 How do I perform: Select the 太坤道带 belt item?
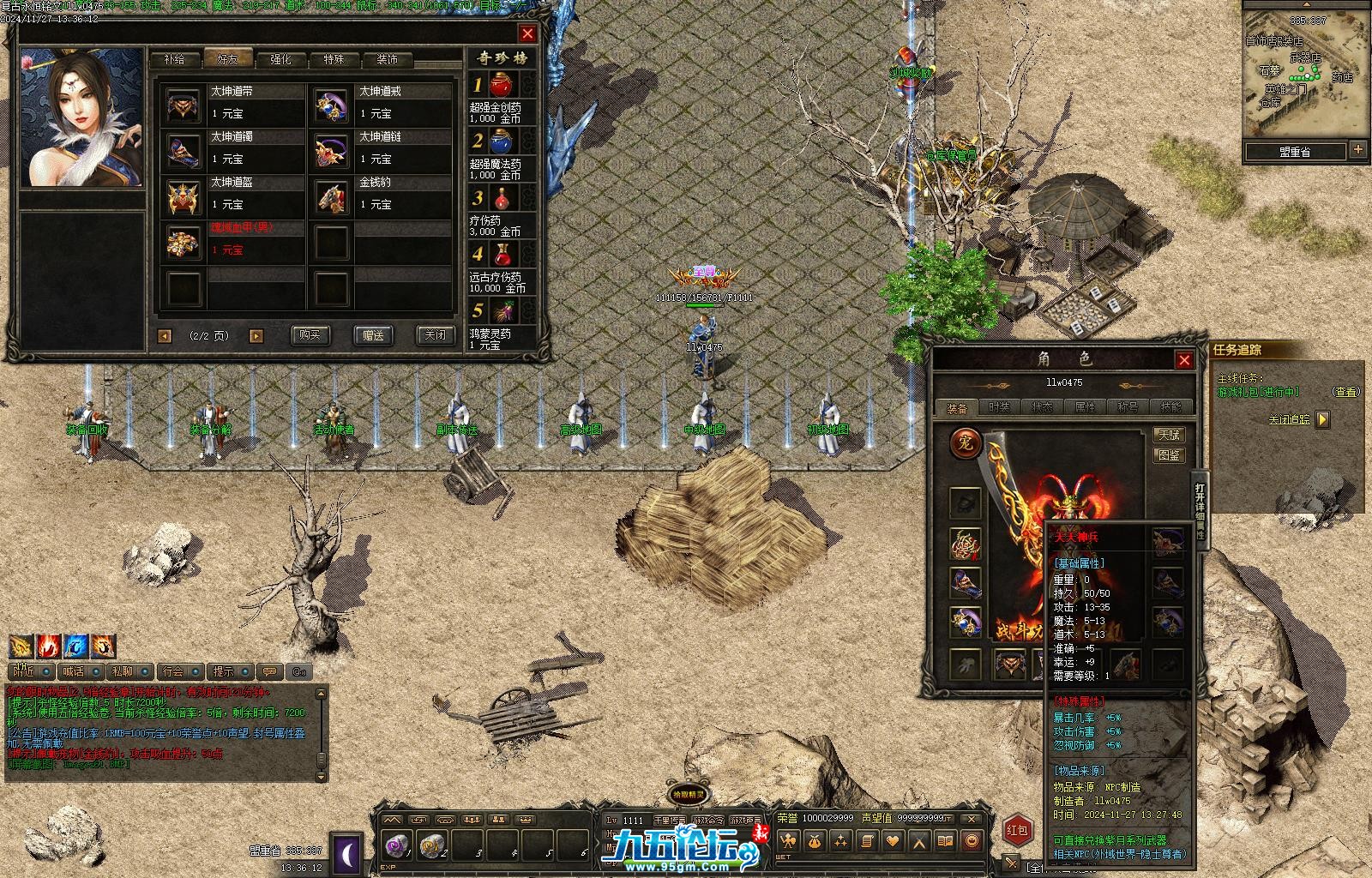point(232,103)
